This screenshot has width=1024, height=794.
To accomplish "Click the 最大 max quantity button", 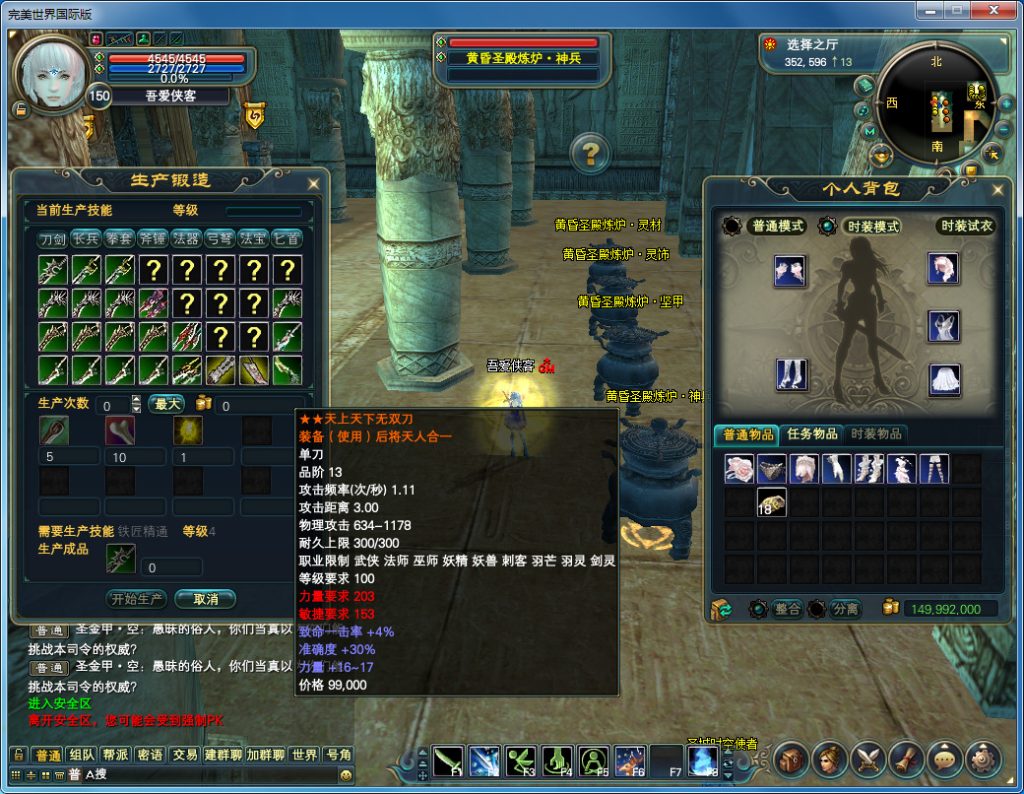I will click(166, 404).
